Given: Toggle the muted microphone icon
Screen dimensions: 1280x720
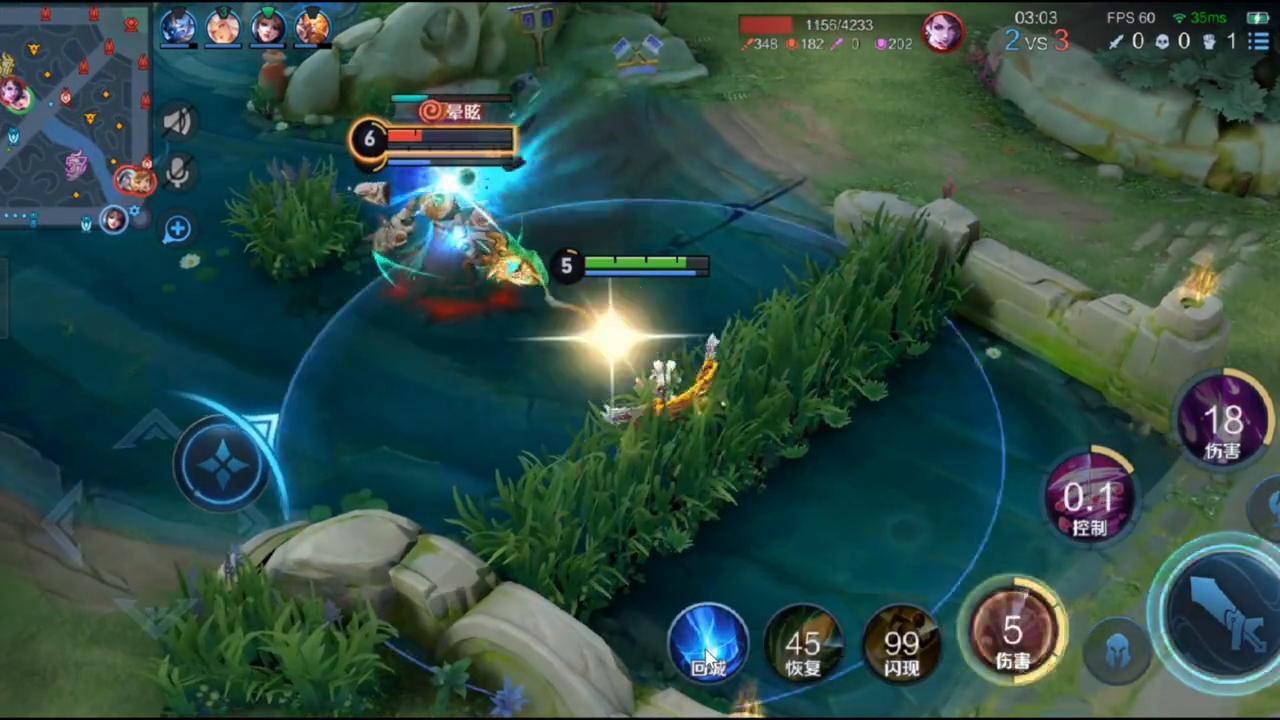Looking at the screenshot, I should pos(178,174).
